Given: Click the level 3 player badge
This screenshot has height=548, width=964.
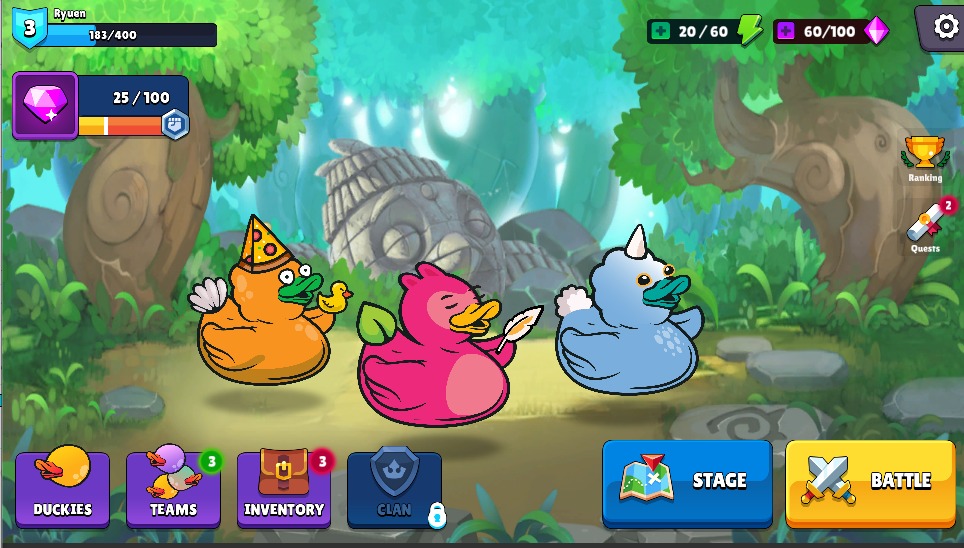Looking at the screenshot, I should tap(29, 28).
